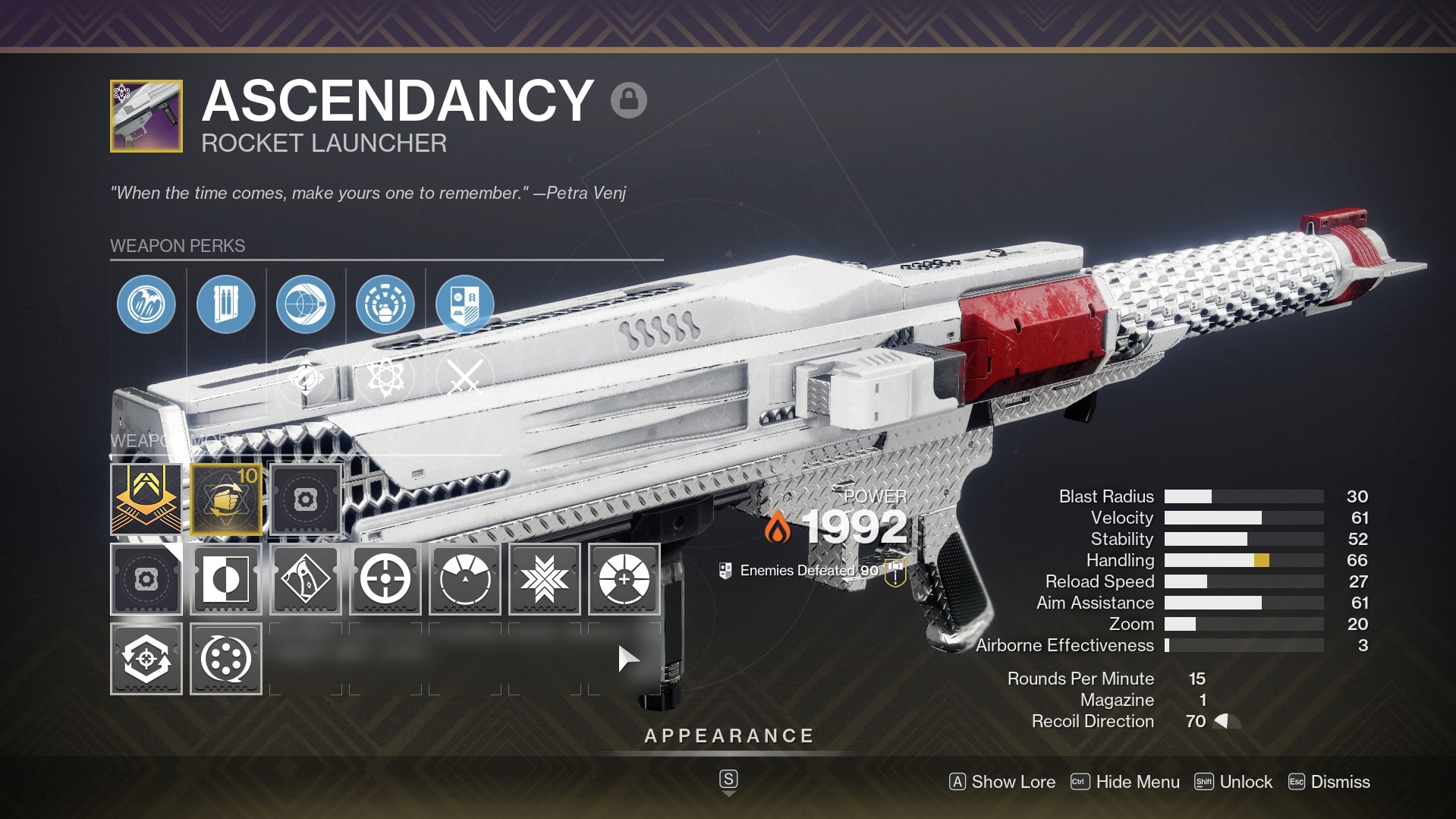
Task: Pick the segmented circle plus mod
Action: click(624, 579)
